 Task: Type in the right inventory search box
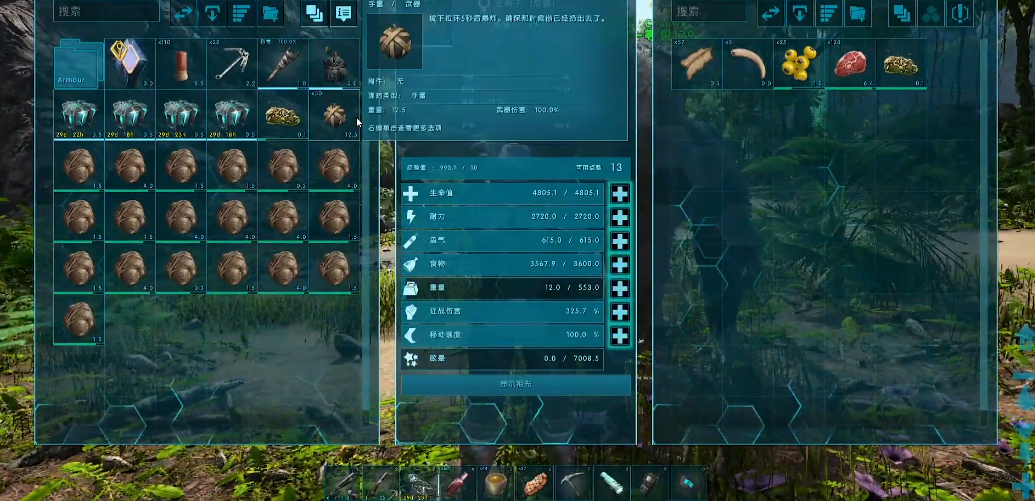712,12
